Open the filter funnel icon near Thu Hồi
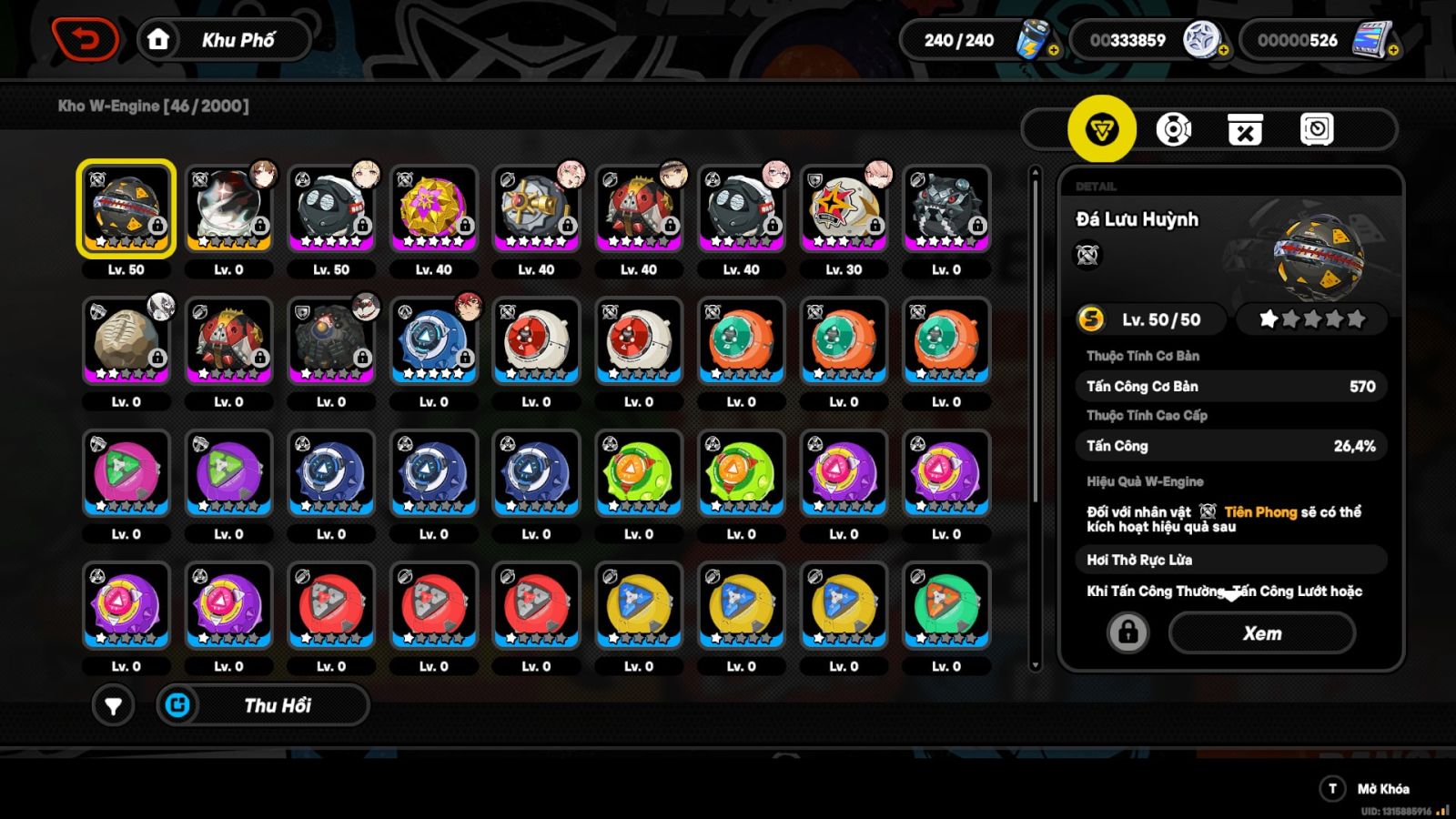Screen dimensions: 1456x819 tap(111, 705)
